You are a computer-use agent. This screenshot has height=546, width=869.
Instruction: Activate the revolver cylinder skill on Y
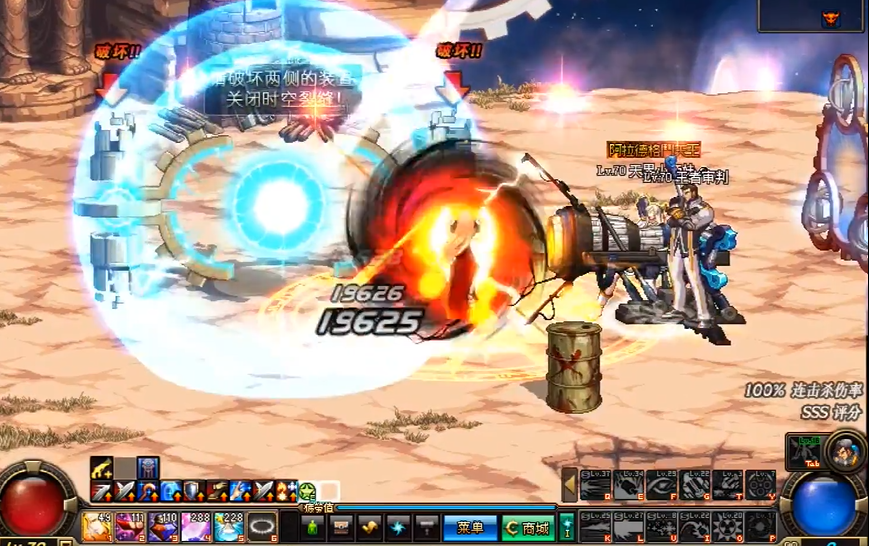click(760, 484)
